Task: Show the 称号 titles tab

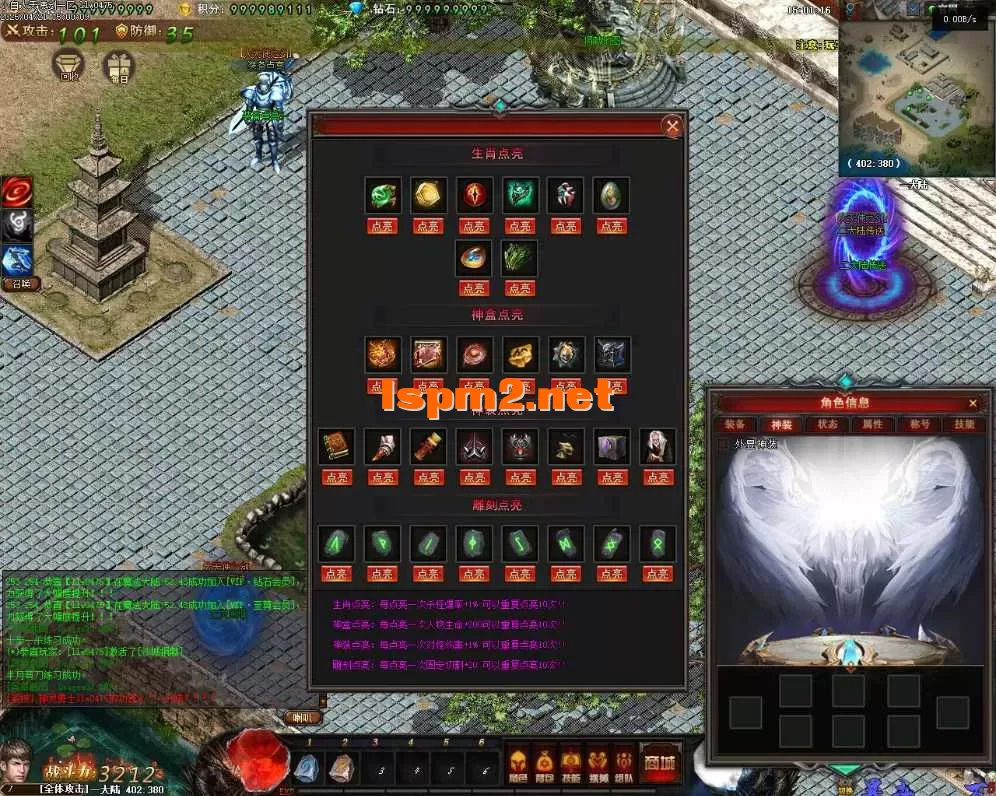Action: coord(919,424)
